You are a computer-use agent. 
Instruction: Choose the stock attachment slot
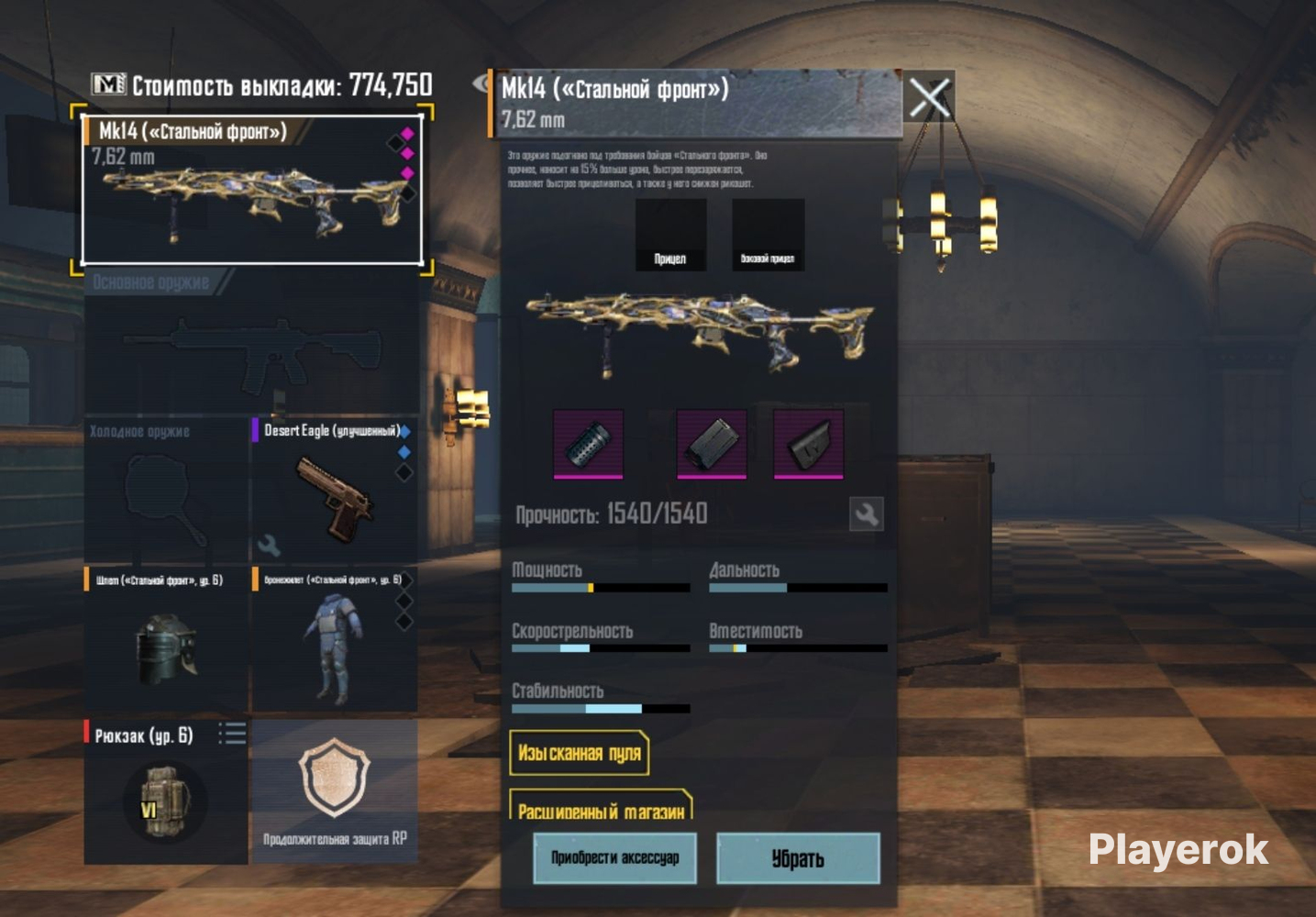click(808, 444)
